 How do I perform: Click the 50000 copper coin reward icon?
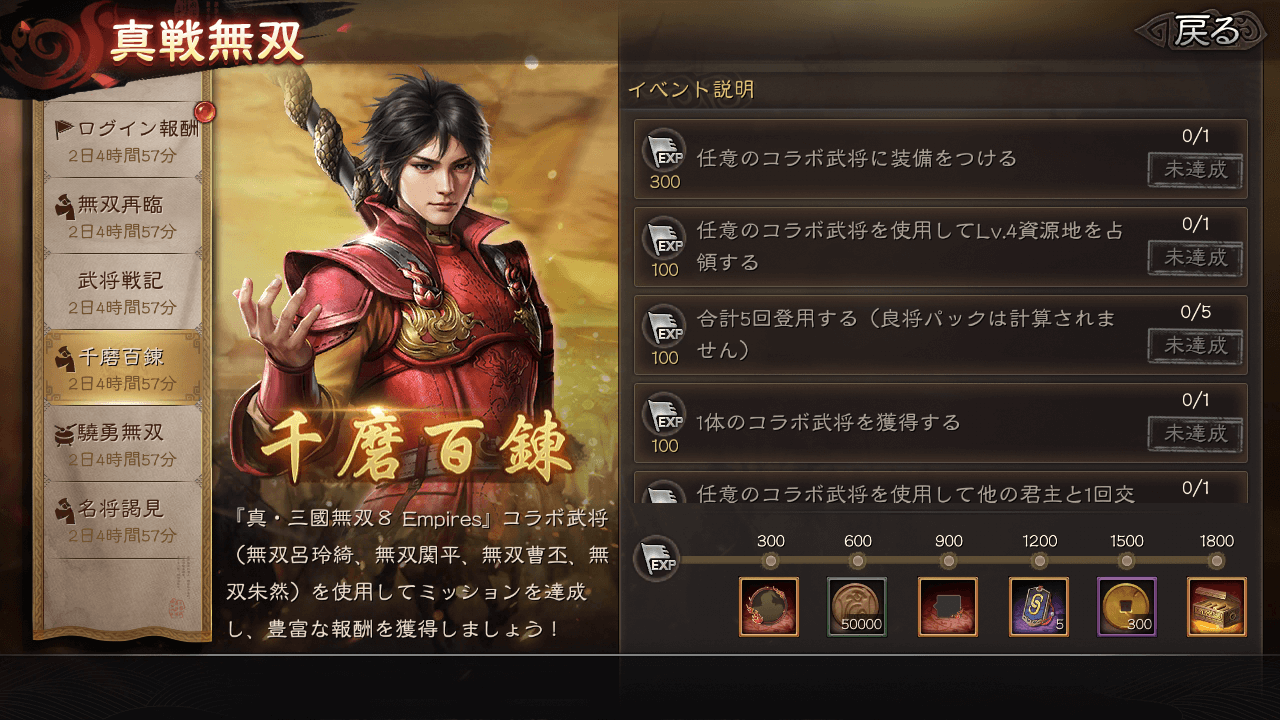coord(859,607)
